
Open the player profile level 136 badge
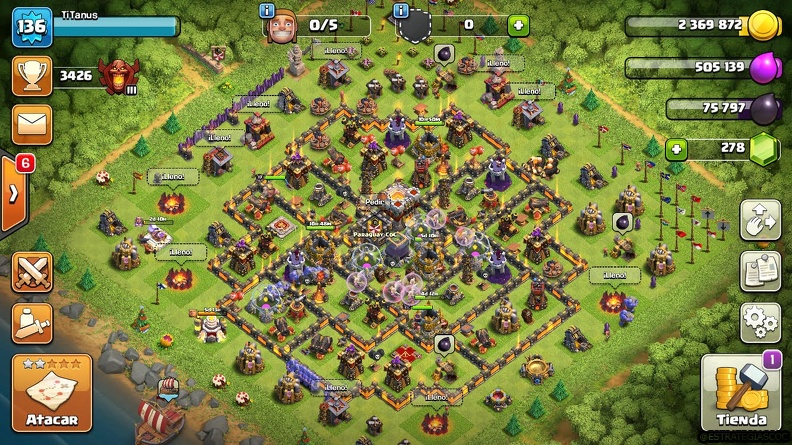(x=31, y=27)
